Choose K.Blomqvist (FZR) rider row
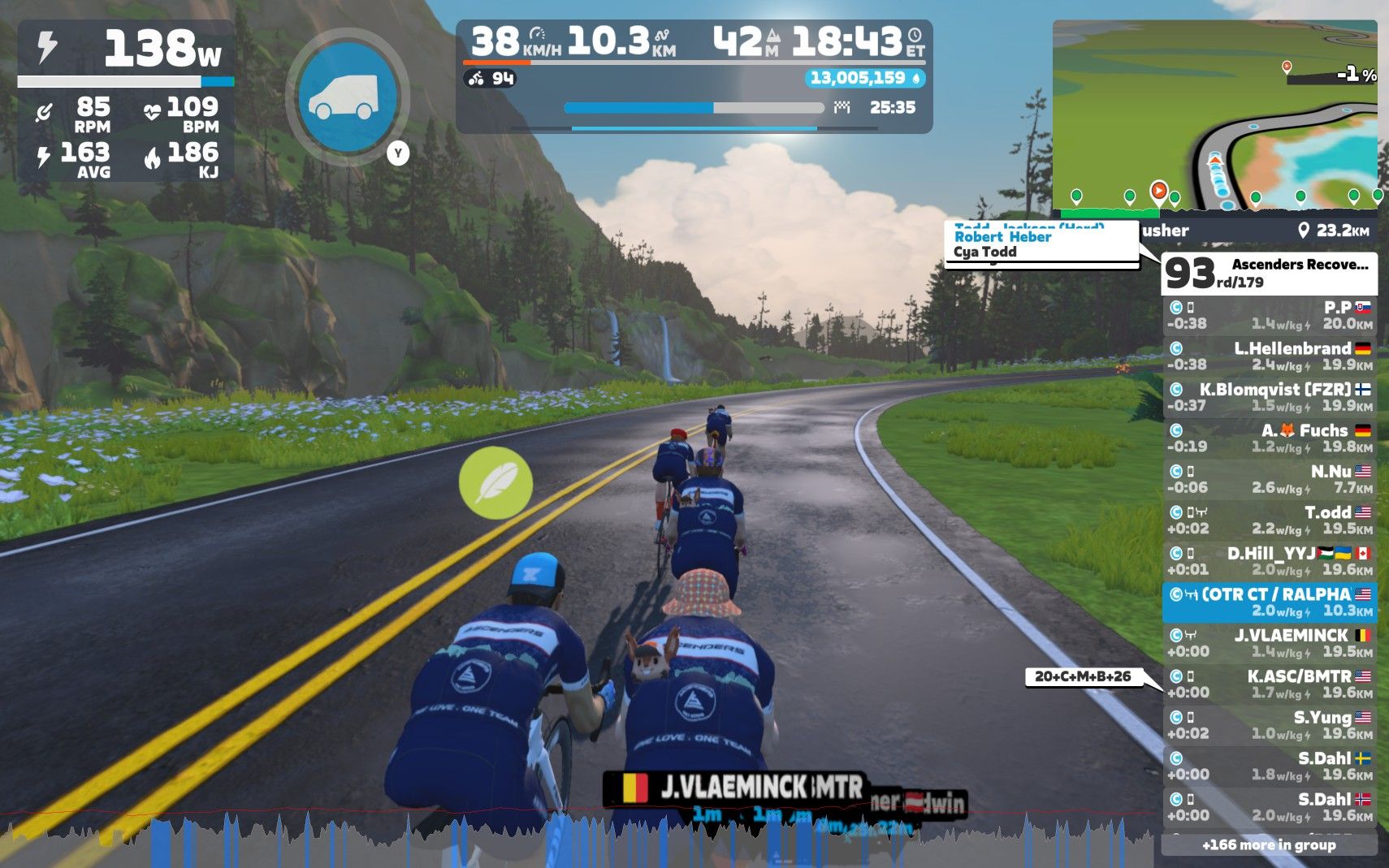The height and width of the screenshot is (868, 1389). (x=1269, y=397)
